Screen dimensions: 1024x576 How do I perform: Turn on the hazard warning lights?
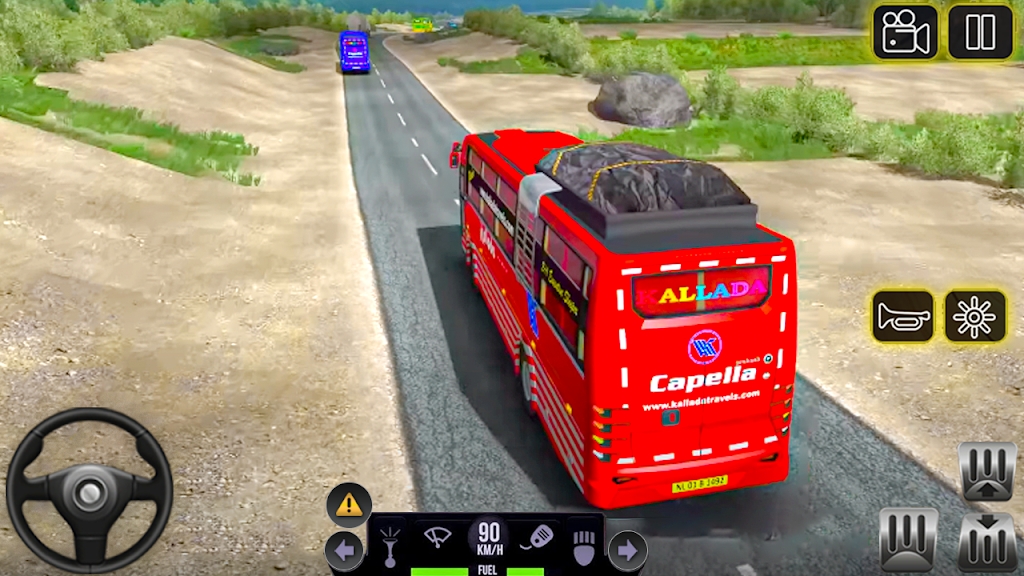[349, 505]
